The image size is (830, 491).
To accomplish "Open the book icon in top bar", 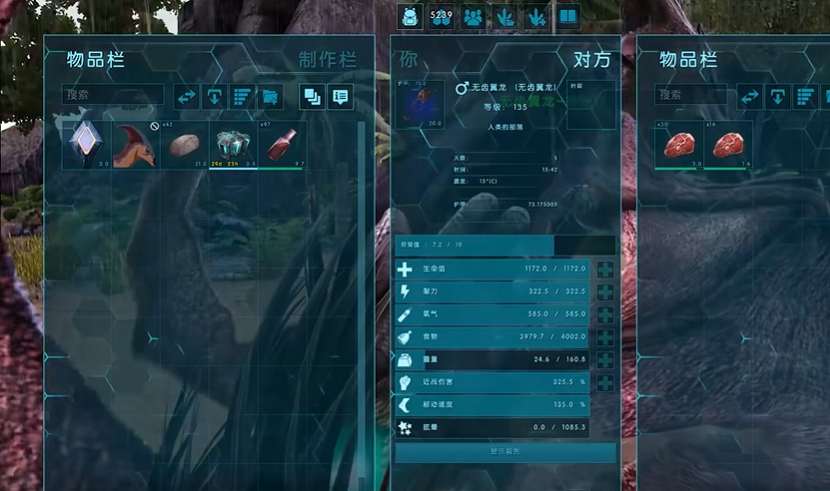I will coord(568,17).
